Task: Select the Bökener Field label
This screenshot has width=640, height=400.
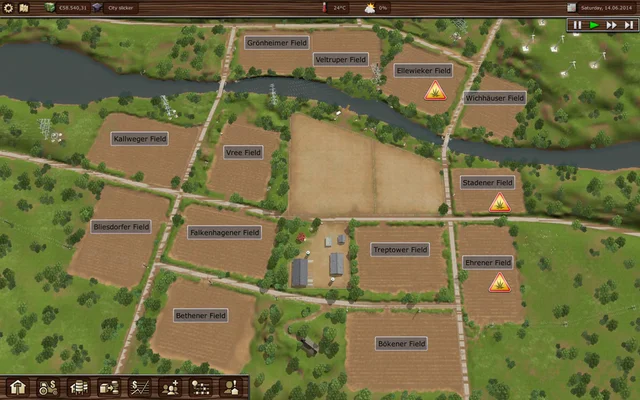Action: click(402, 343)
